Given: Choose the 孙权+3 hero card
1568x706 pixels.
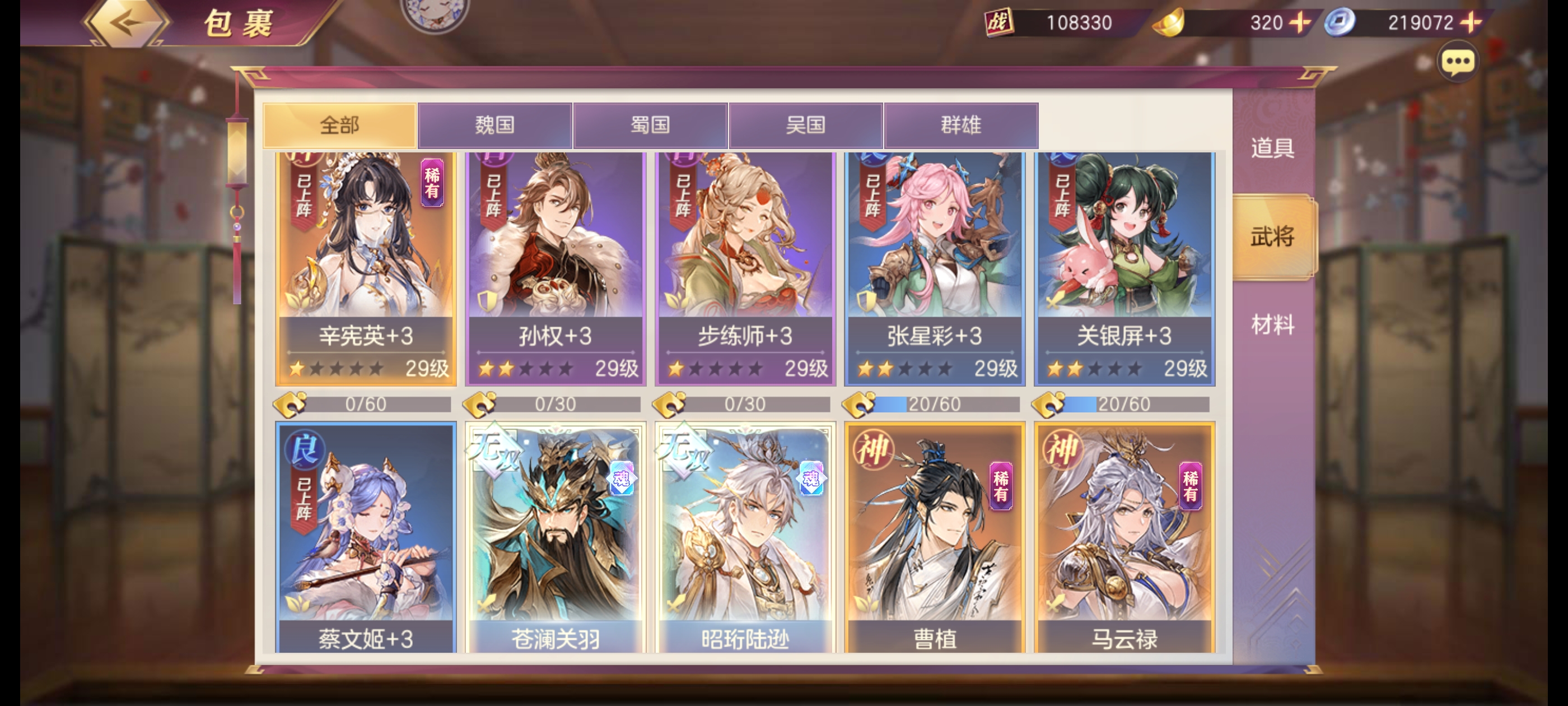Looking at the screenshot, I should (x=555, y=268).
